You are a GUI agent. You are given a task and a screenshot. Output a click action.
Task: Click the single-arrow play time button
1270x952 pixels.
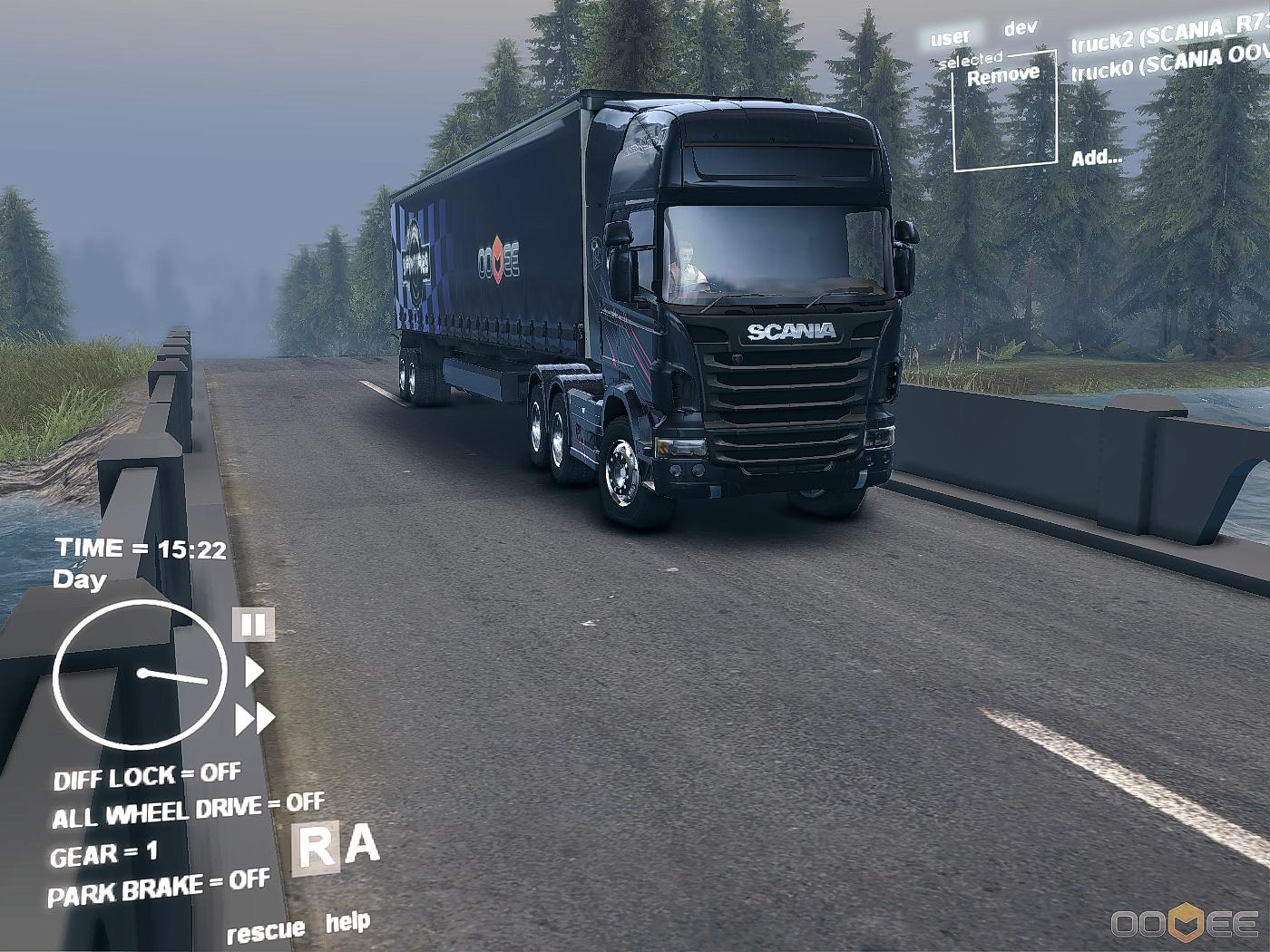[253, 672]
